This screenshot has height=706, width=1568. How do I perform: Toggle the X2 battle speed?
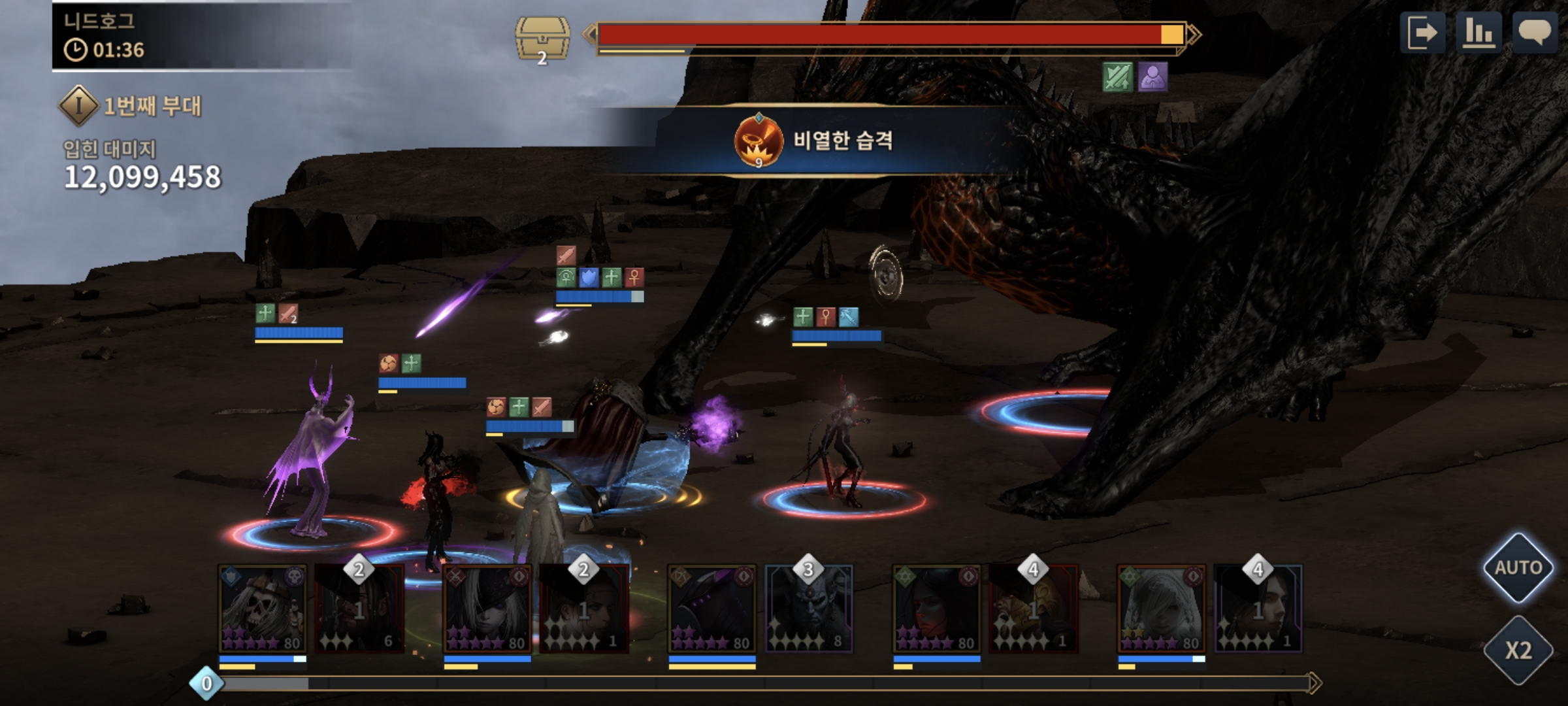[x=1518, y=650]
